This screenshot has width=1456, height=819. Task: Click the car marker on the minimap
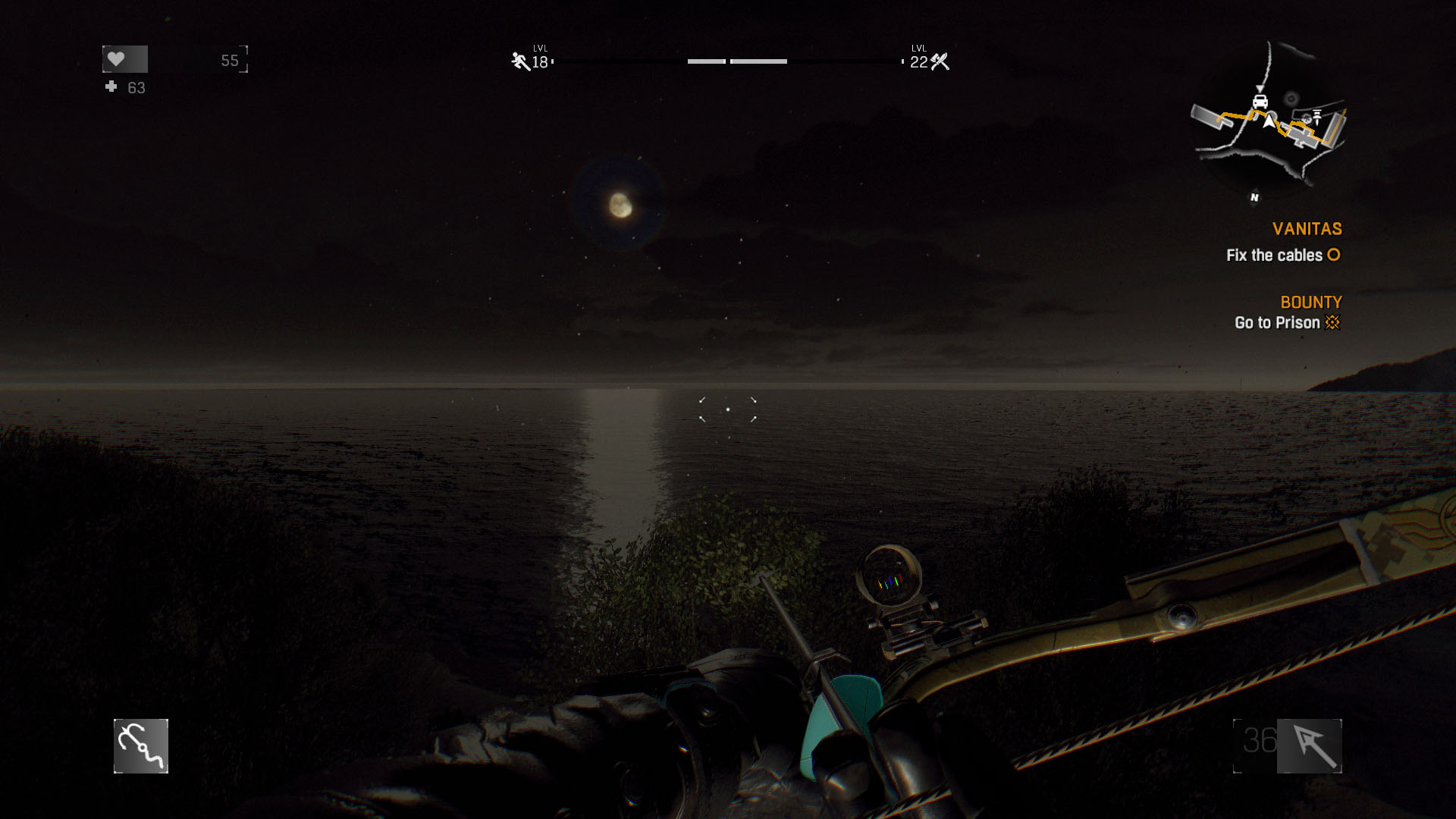[1260, 102]
